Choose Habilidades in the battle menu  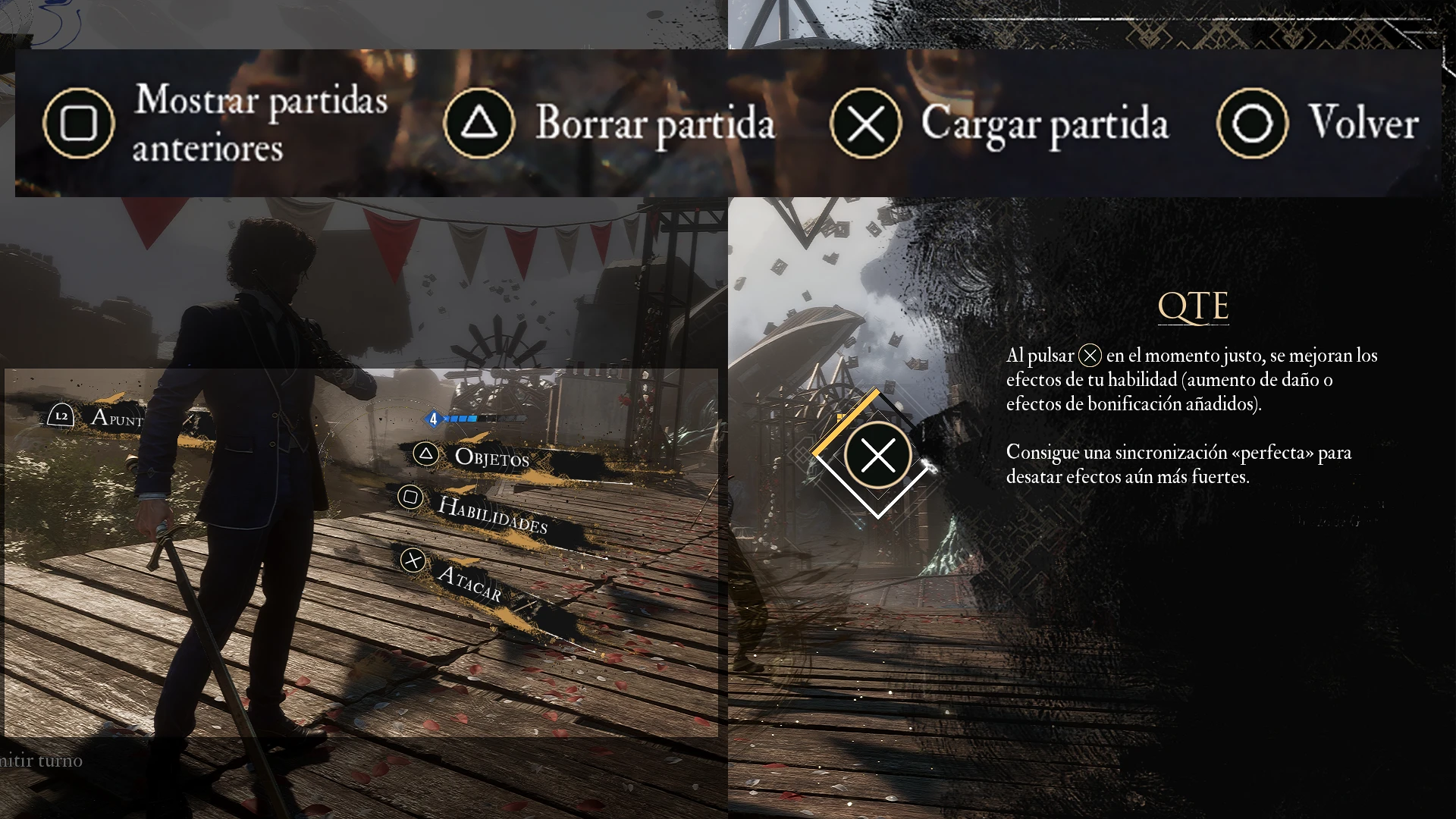click(x=492, y=515)
